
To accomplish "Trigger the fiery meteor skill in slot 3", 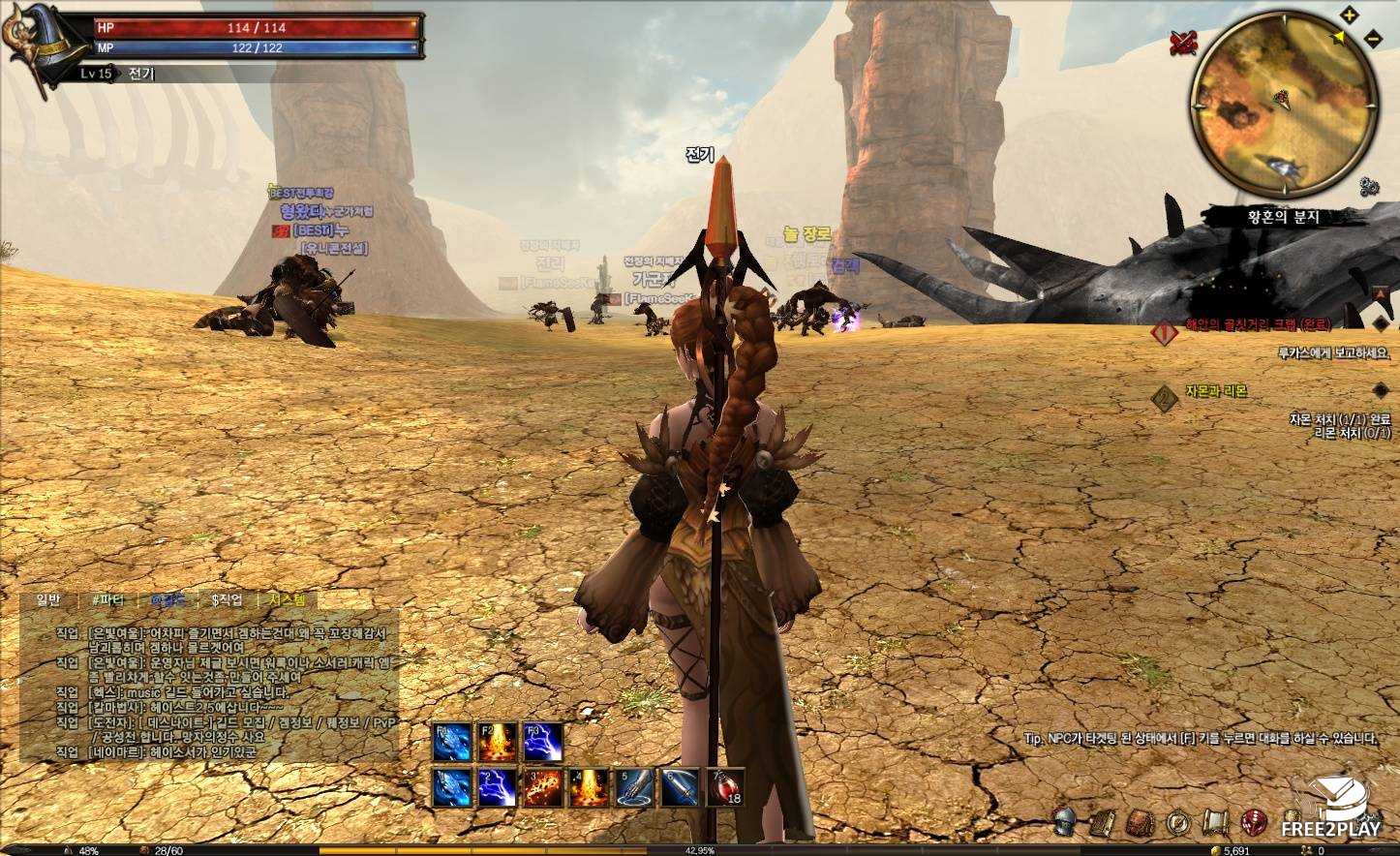I will click(543, 788).
